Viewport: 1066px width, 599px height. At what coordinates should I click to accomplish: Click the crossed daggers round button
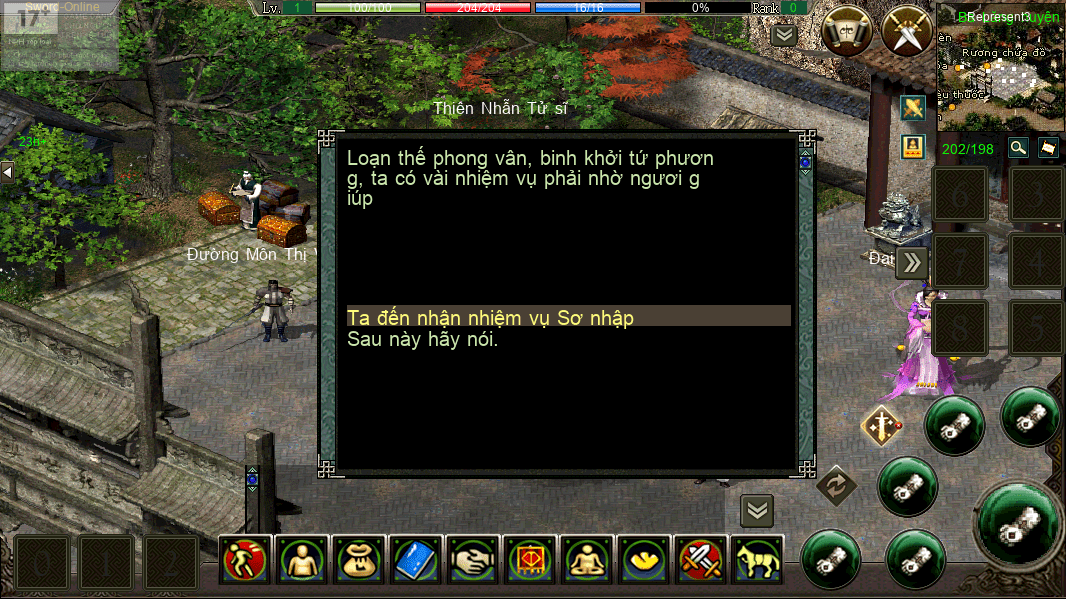click(x=906, y=32)
